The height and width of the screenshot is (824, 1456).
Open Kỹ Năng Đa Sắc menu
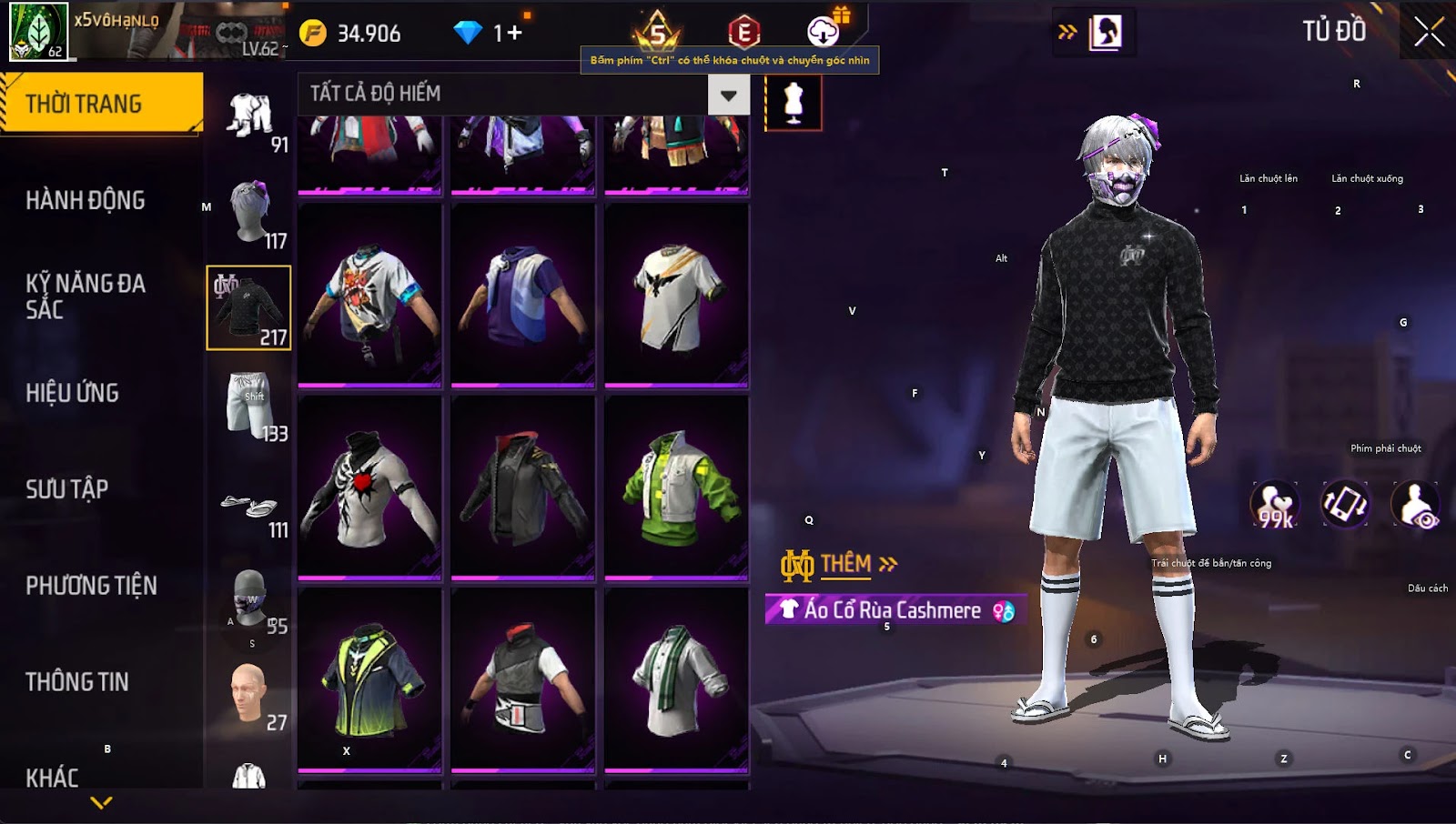86,296
